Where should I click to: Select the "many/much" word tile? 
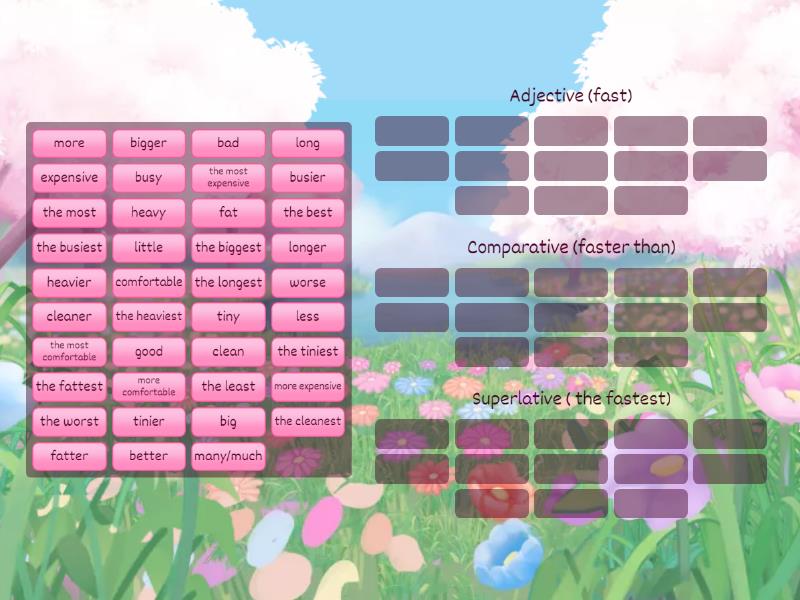228,456
